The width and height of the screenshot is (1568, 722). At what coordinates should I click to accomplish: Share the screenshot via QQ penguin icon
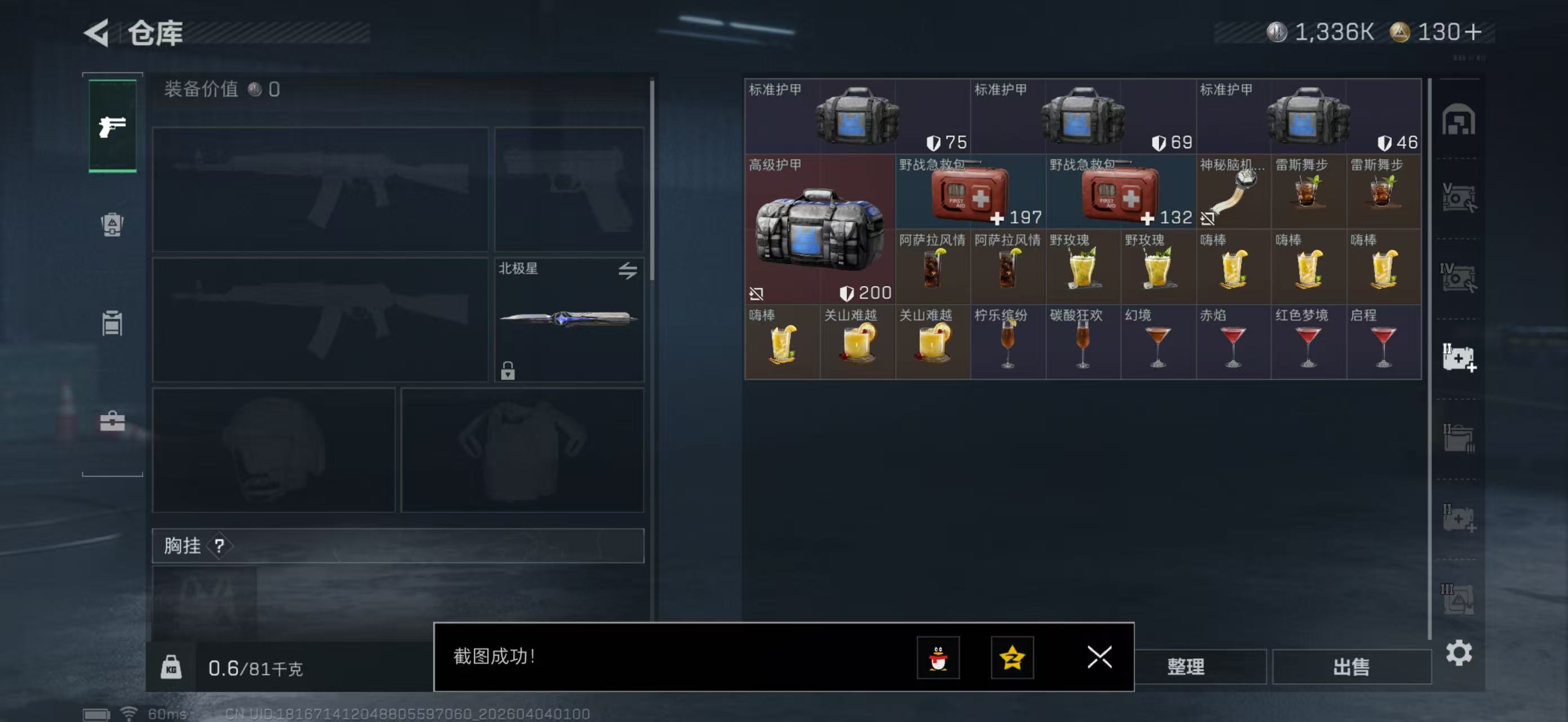pyautogui.click(x=939, y=658)
